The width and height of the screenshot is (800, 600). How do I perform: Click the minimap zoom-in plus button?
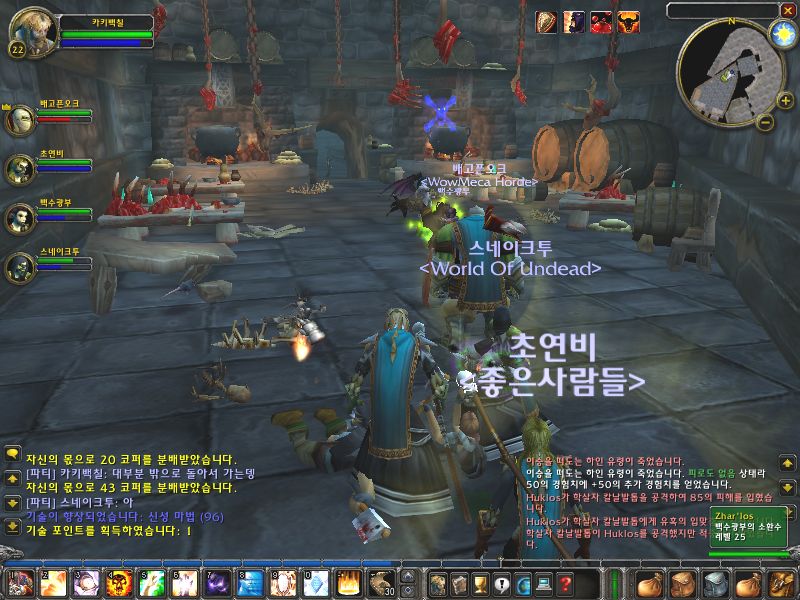point(787,100)
